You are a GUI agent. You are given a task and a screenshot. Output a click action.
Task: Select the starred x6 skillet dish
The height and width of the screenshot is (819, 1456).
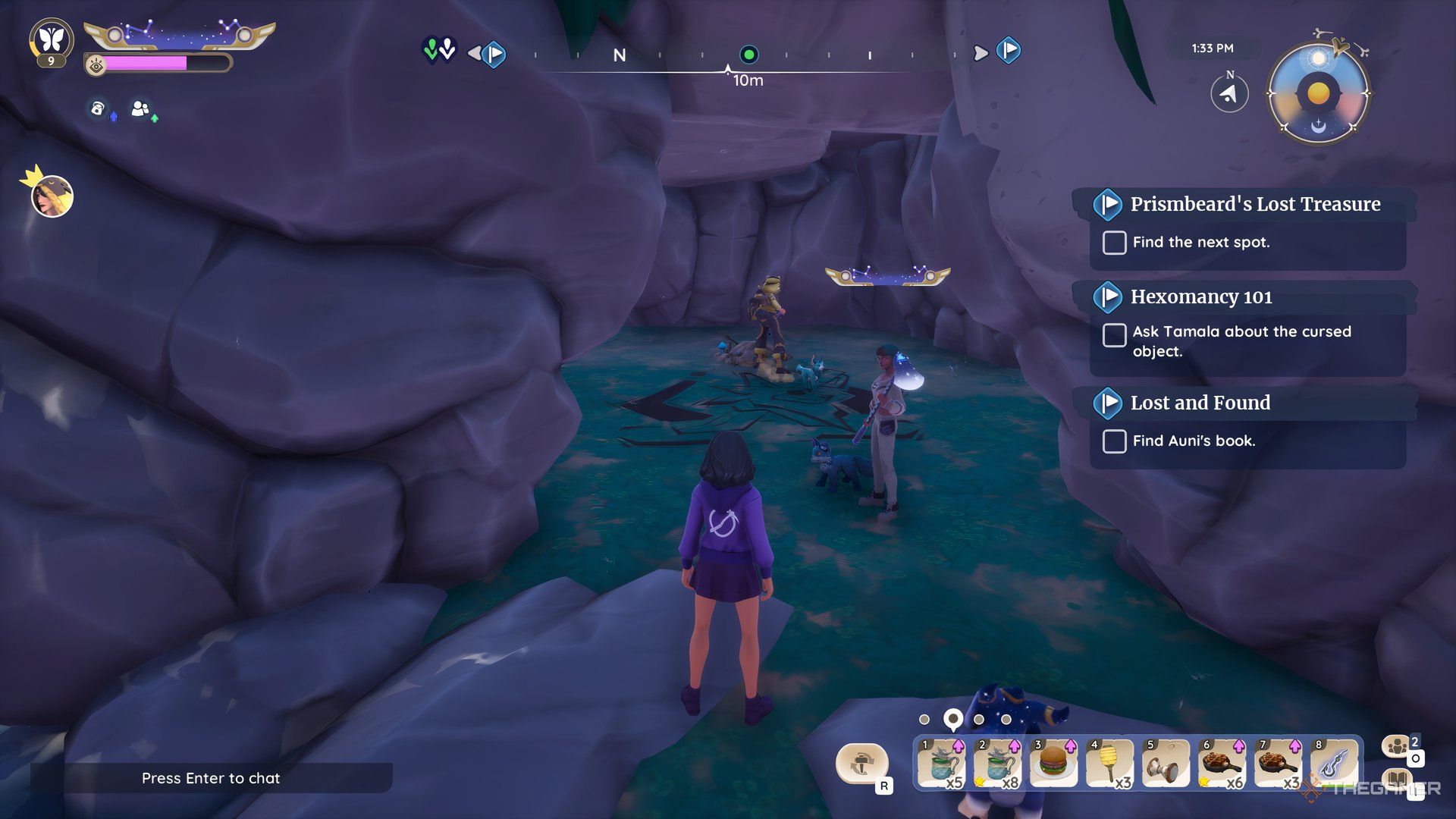(x=1221, y=762)
